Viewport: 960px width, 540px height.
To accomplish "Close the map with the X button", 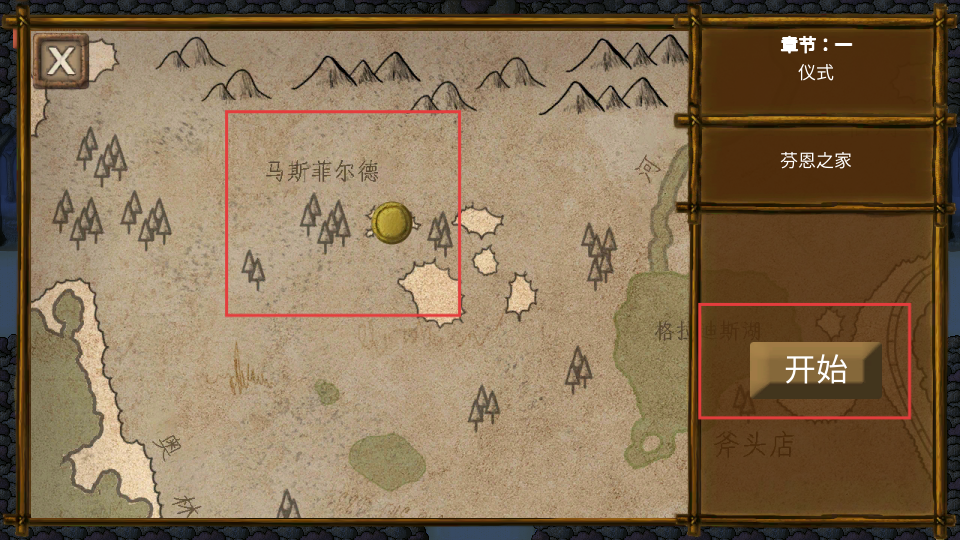I will point(61,61).
